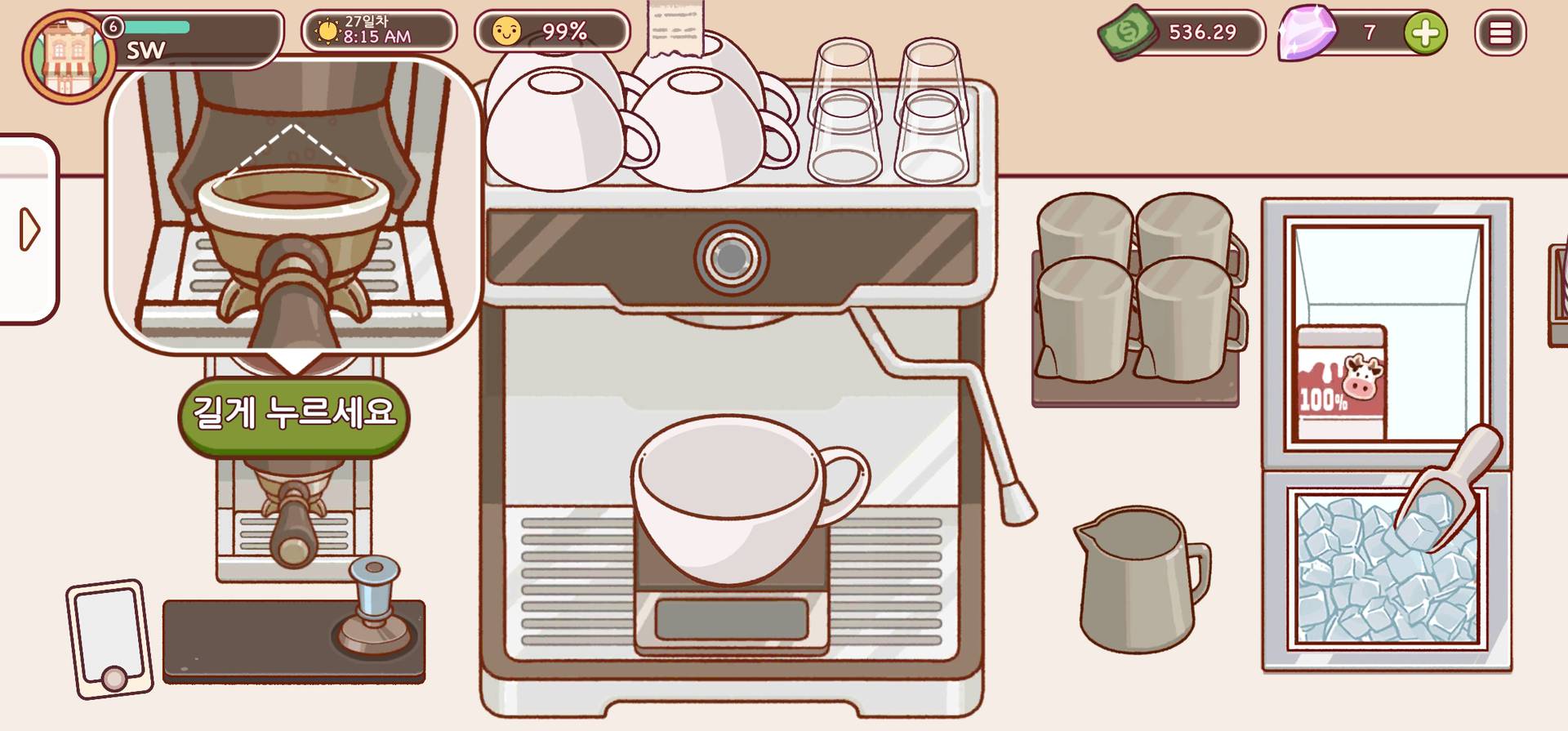1568x731 pixels.
Task: Expand the left side panel arrow
Action: click(29, 230)
